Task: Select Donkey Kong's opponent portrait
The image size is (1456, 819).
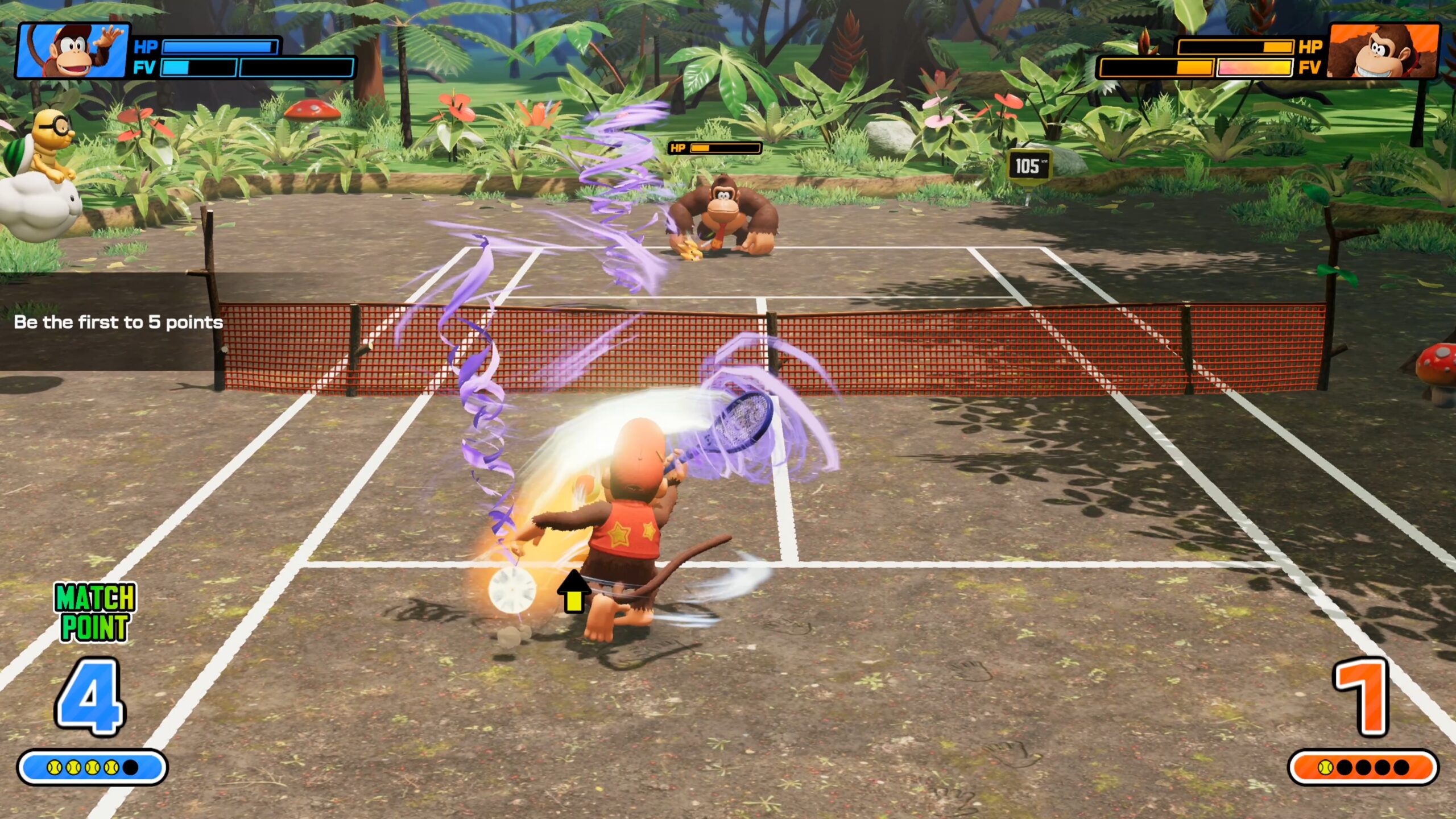Action: pyautogui.click(x=1383, y=51)
